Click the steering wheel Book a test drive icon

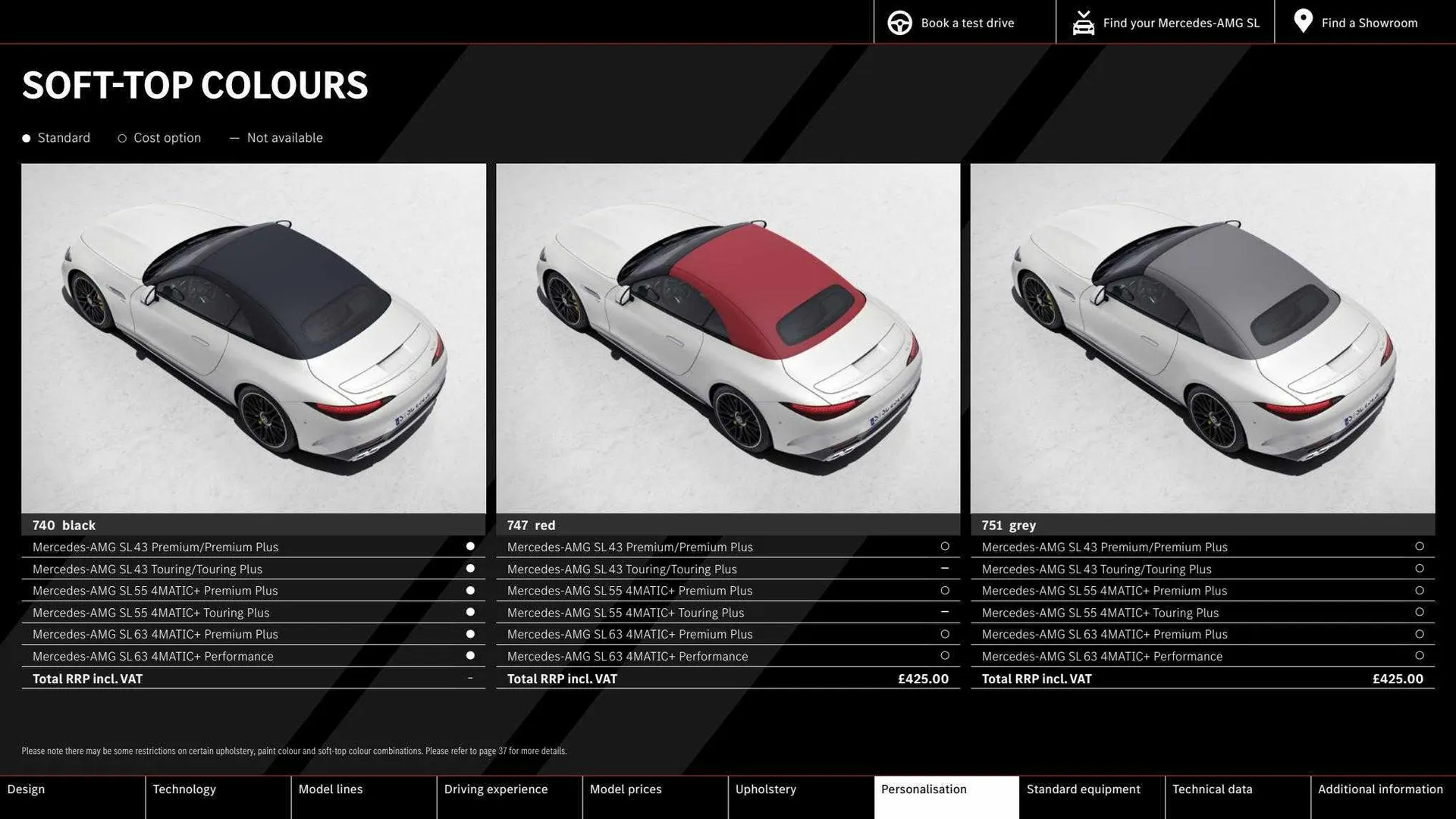(899, 22)
